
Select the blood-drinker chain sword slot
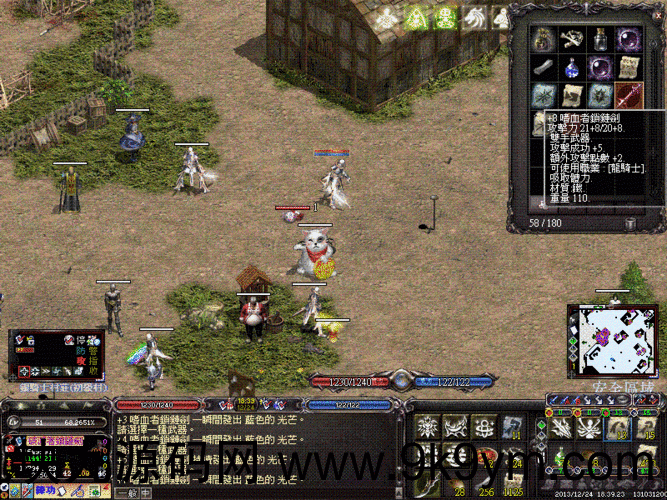(x=630, y=96)
